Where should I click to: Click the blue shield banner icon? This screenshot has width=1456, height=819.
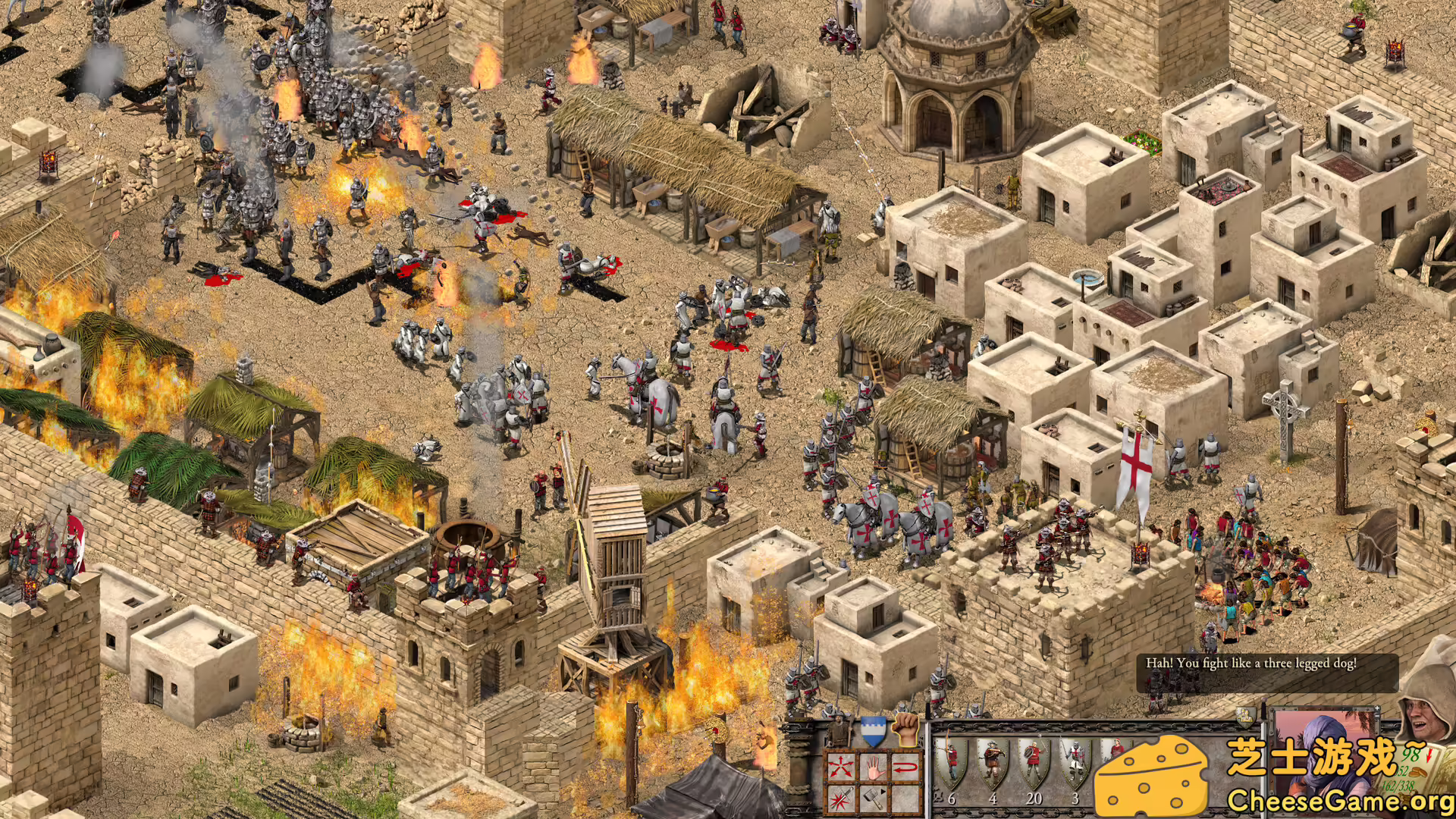coord(874,730)
